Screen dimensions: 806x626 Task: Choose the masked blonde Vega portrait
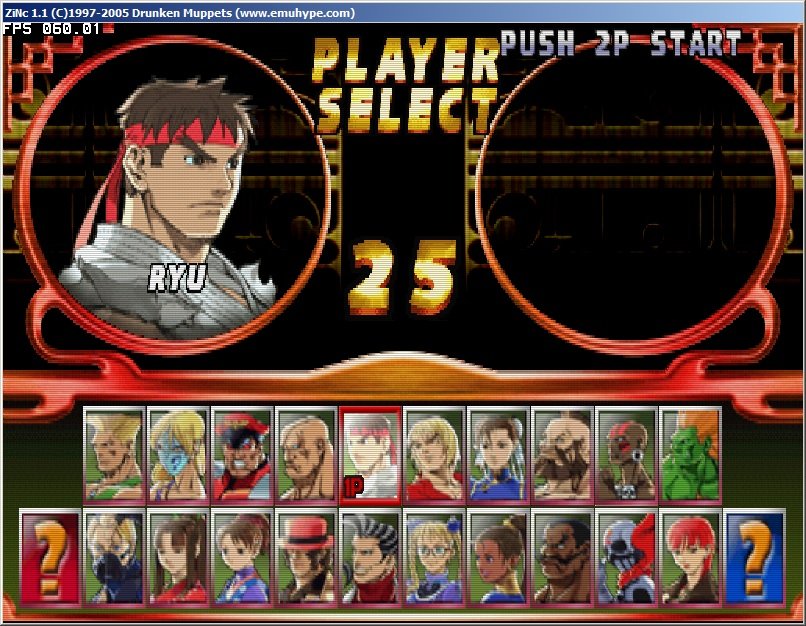(x=178, y=453)
